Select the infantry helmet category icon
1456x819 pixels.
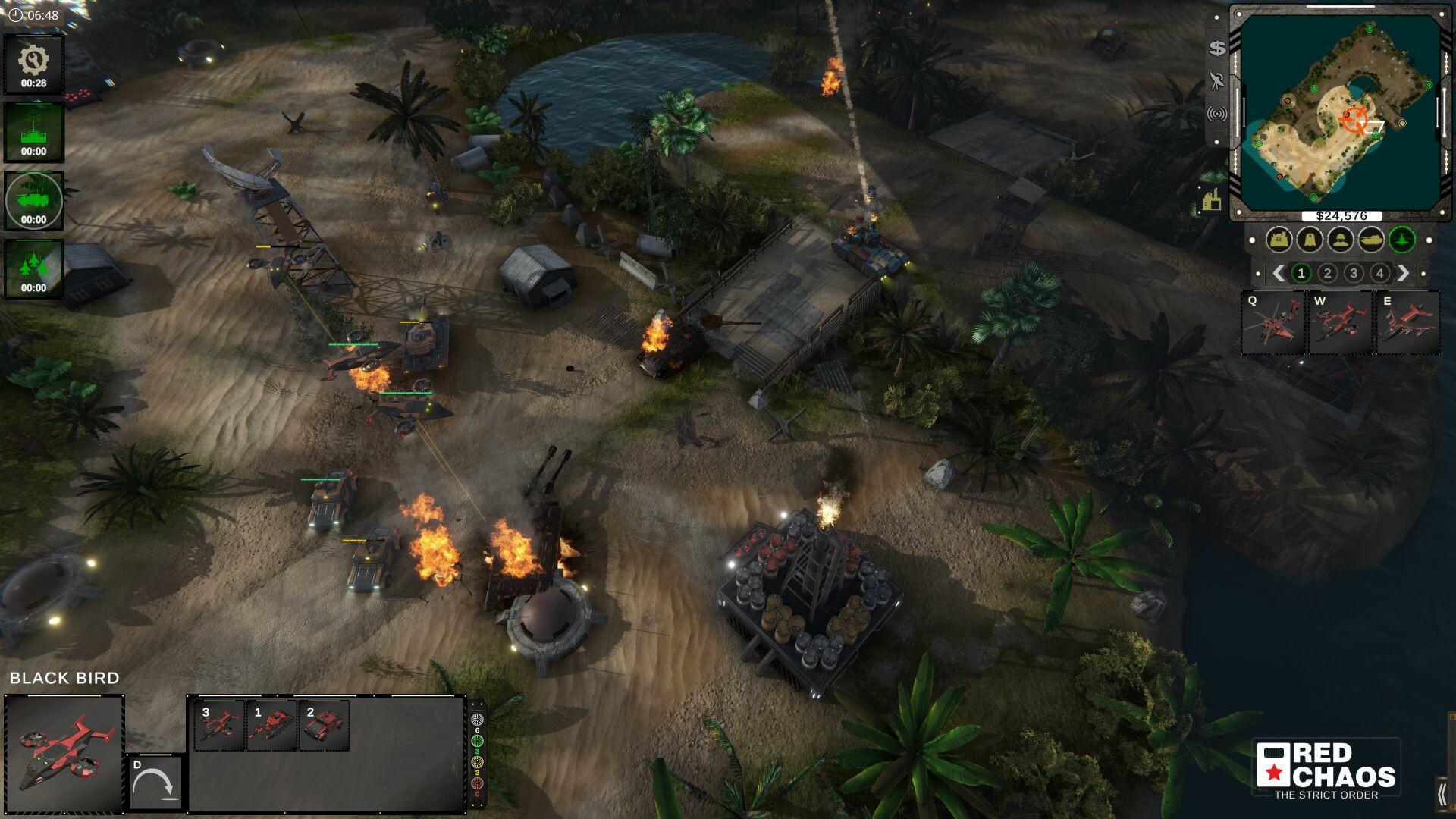tap(1341, 240)
